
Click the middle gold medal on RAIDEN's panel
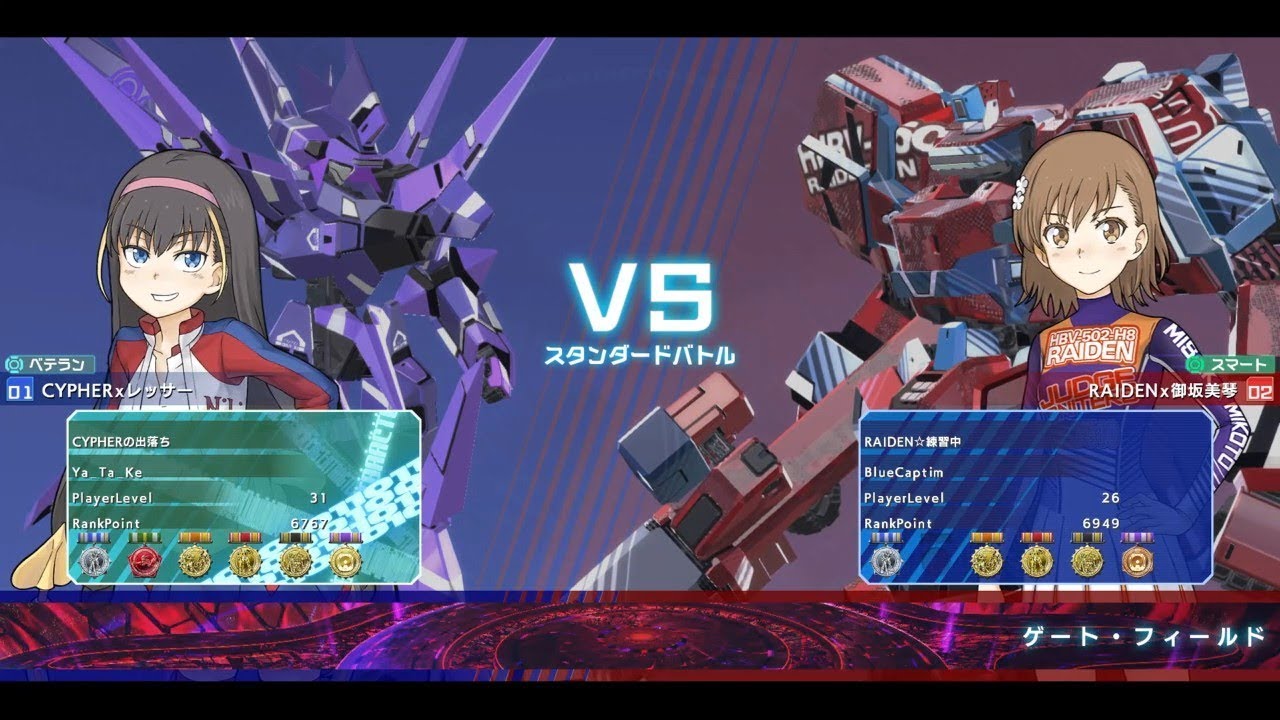pos(1038,558)
